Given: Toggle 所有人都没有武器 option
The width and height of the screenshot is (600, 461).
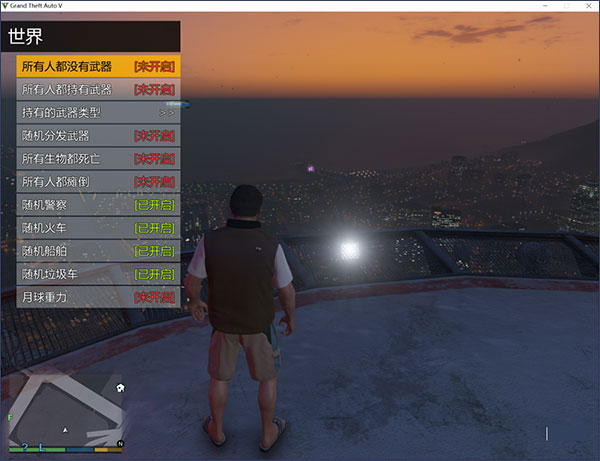Looking at the screenshot, I should pos(98,67).
